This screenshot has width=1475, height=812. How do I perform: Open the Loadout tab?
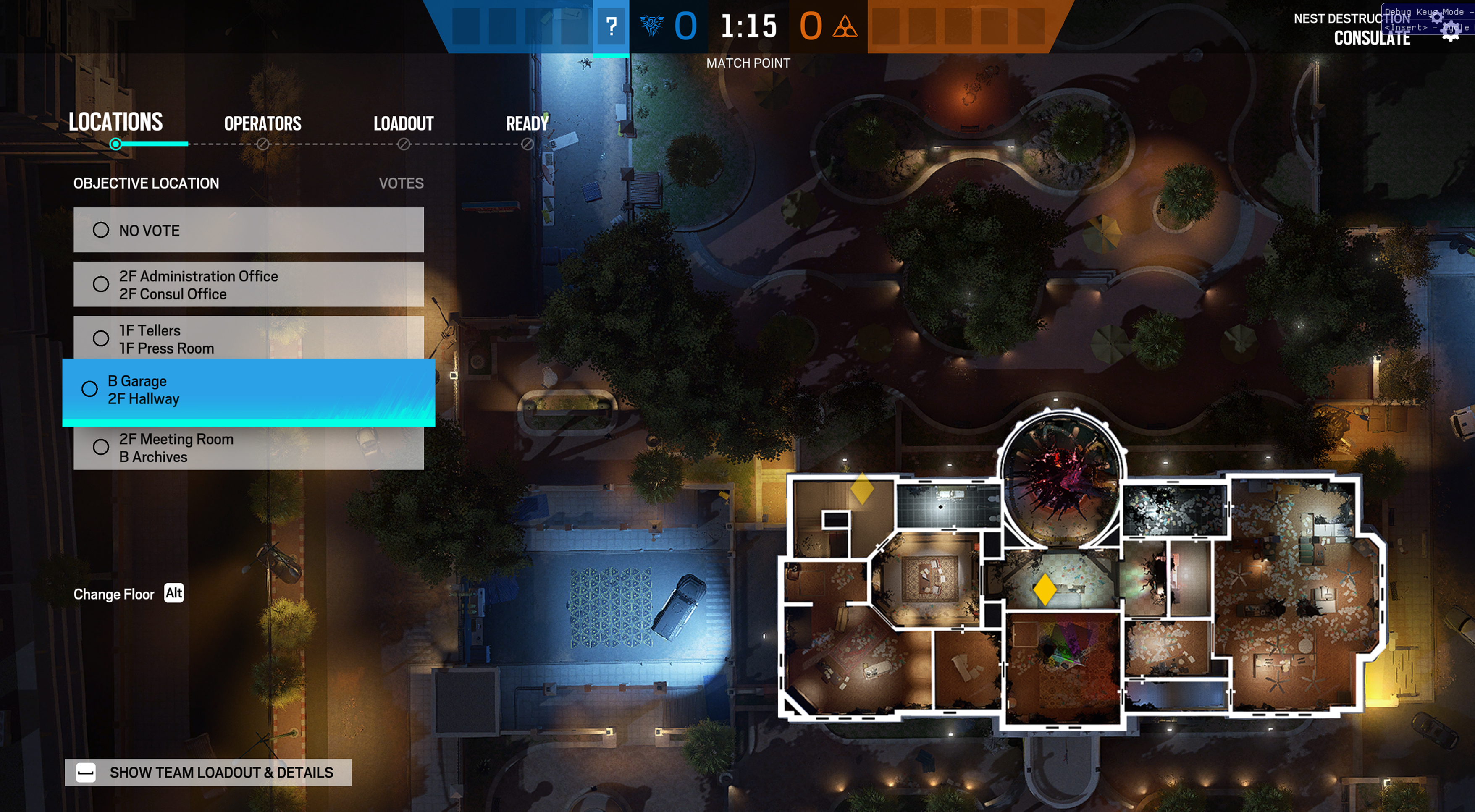(403, 123)
